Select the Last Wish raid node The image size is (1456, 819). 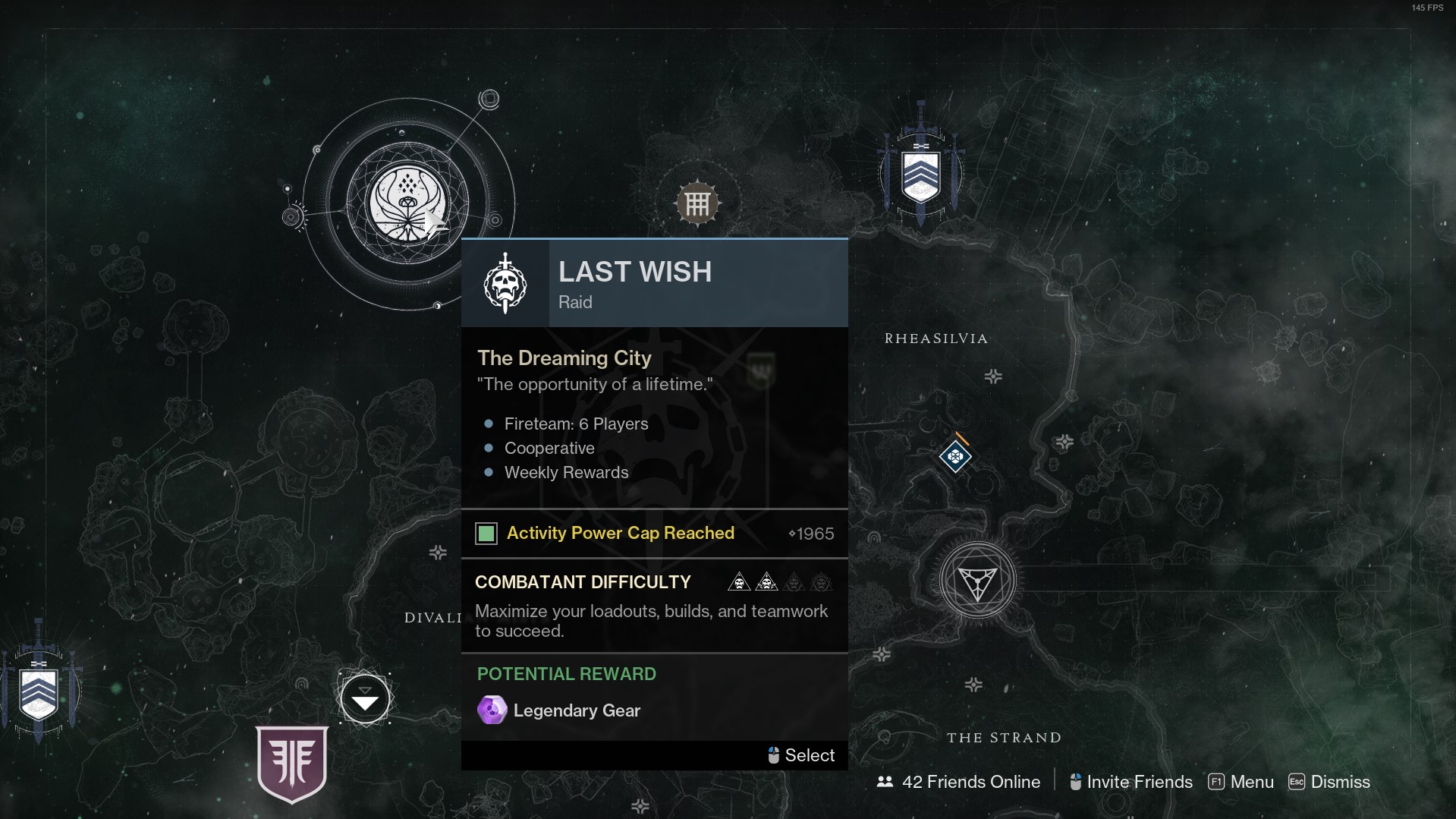click(x=407, y=203)
